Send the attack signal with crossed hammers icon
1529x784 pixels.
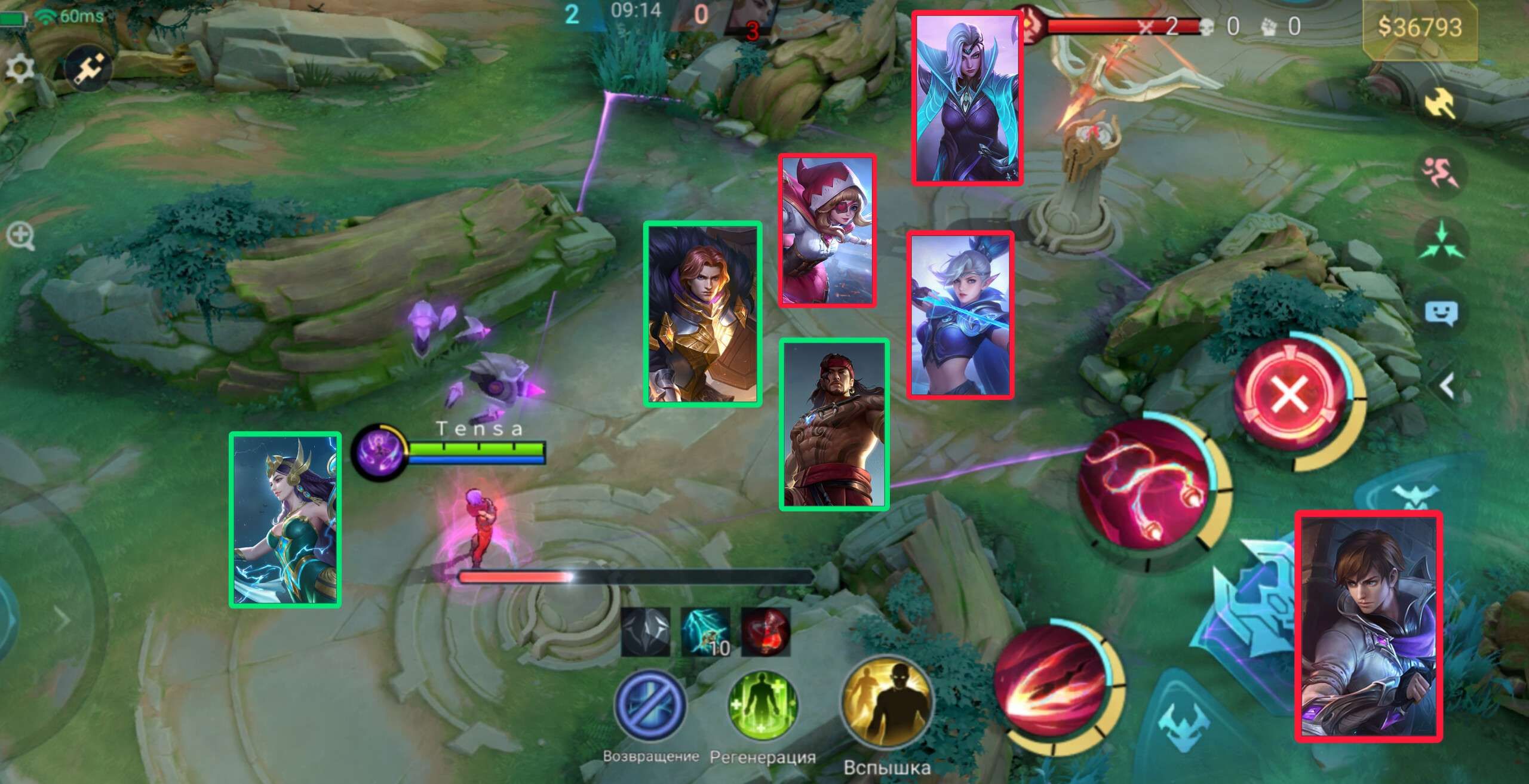(x=1441, y=105)
